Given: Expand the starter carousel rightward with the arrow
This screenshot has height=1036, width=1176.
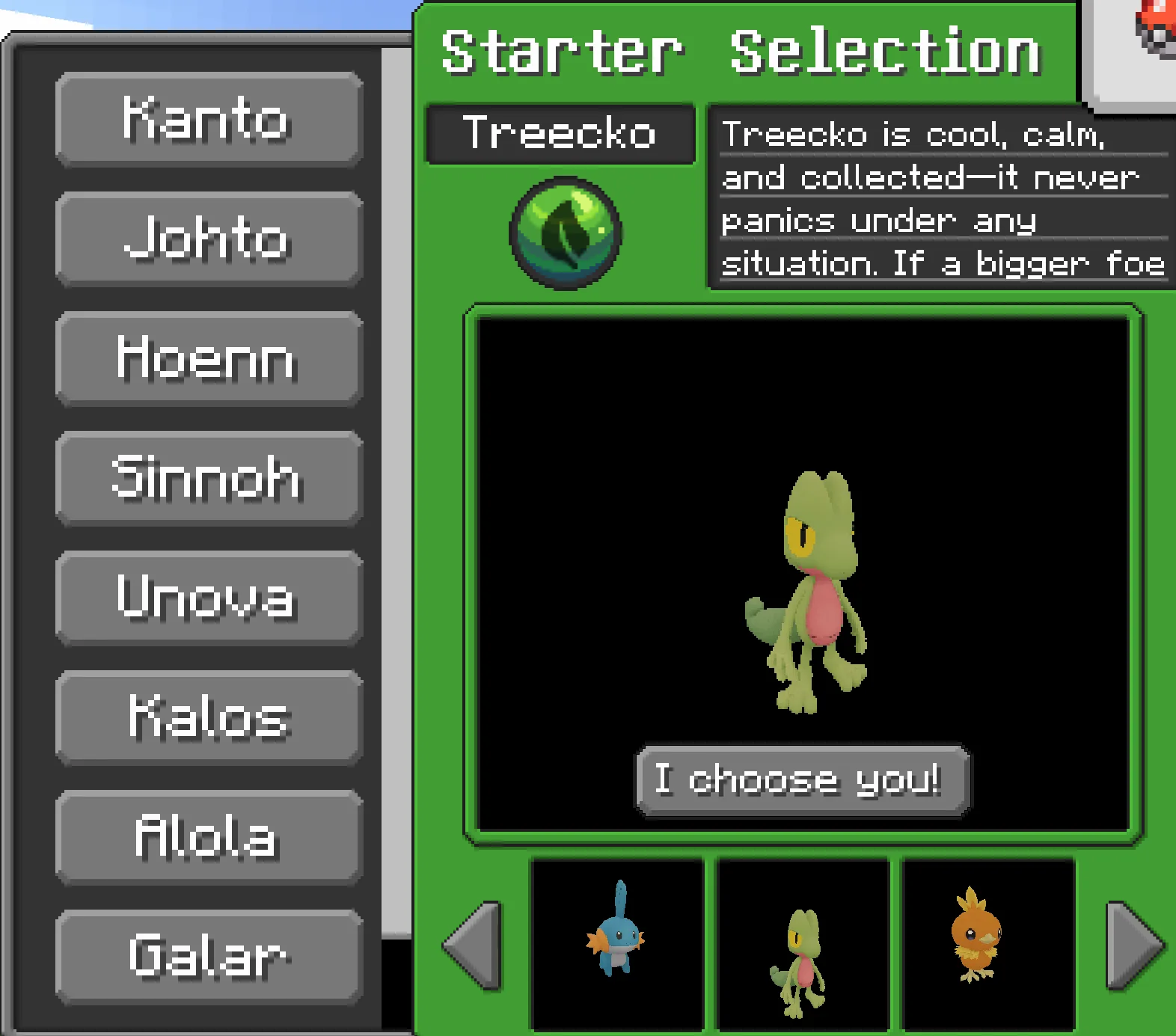Looking at the screenshot, I should (1137, 946).
